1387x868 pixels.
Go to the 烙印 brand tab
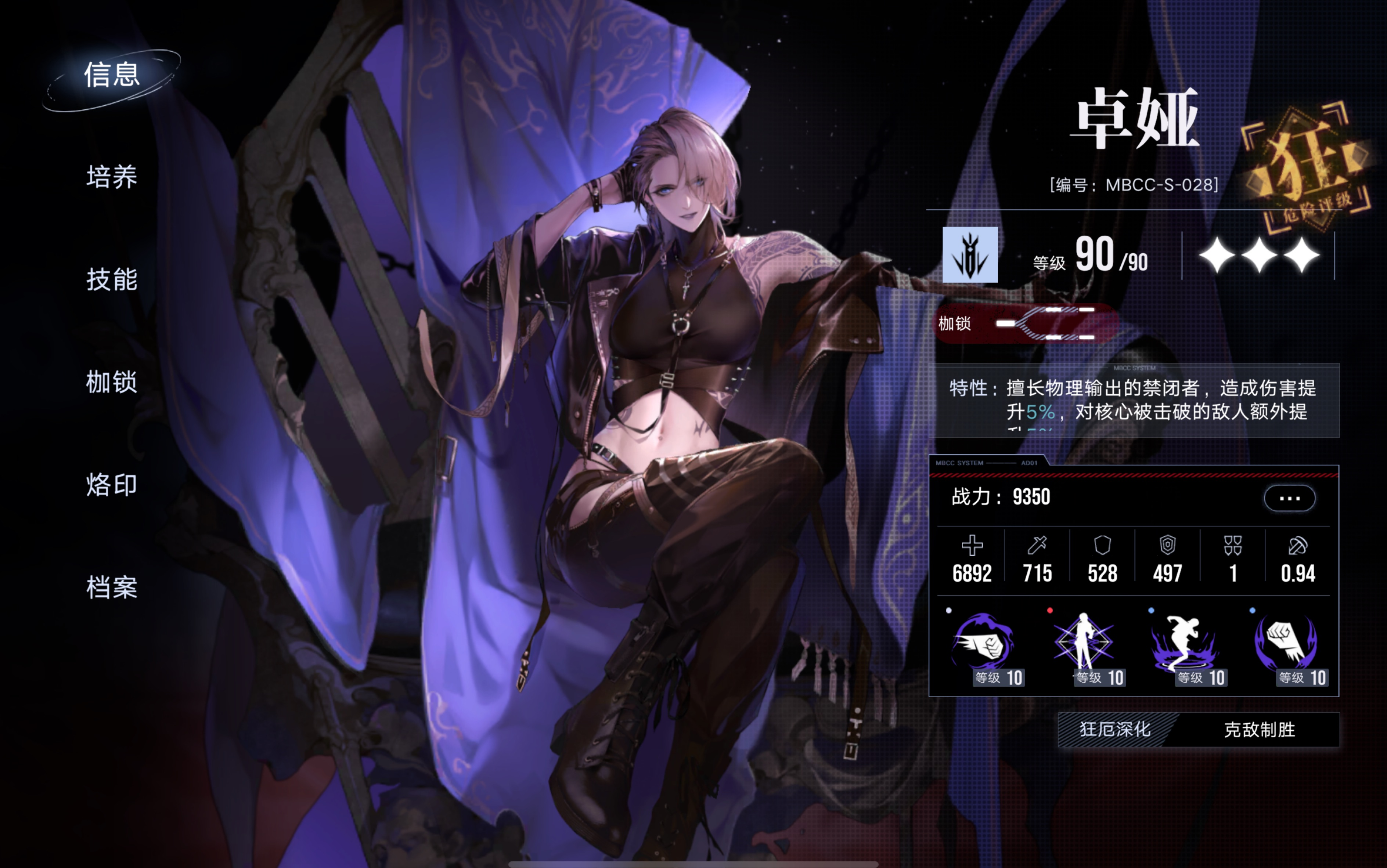[112, 485]
